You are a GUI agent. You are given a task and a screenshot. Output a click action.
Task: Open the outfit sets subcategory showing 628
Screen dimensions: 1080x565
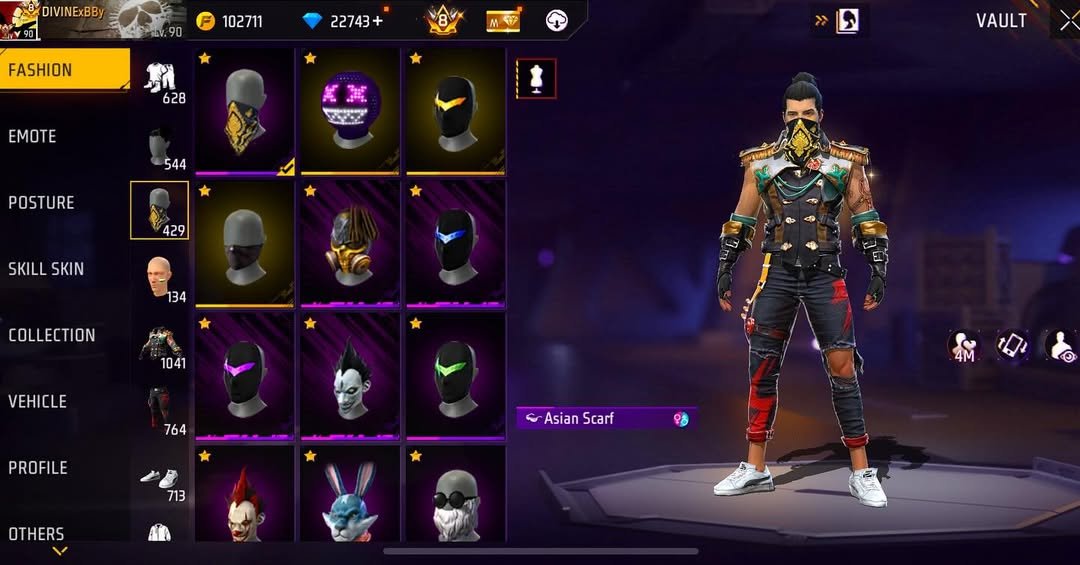(x=160, y=80)
